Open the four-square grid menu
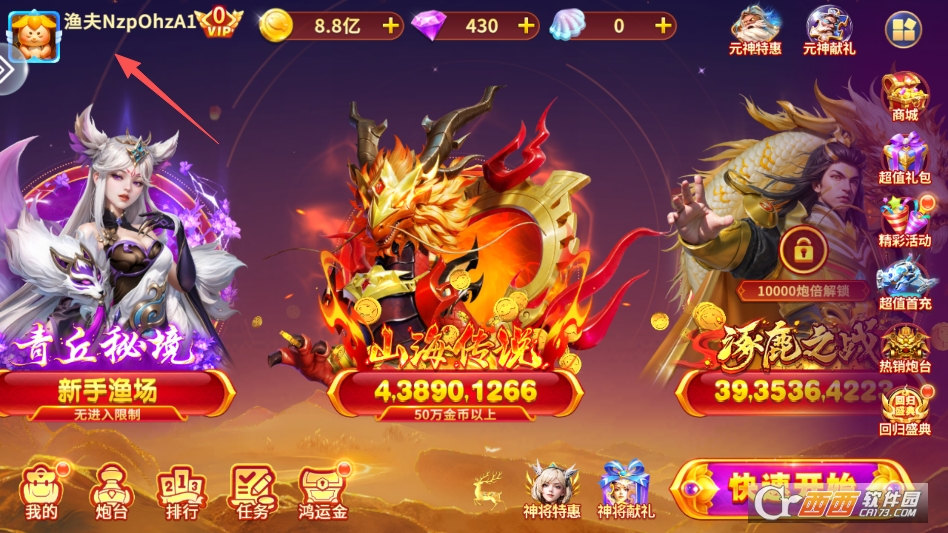 (x=904, y=30)
